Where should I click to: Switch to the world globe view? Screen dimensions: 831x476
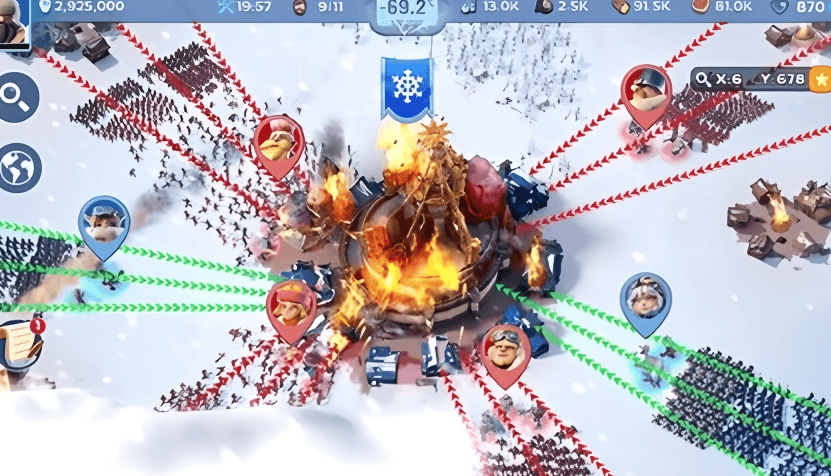[19, 167]
